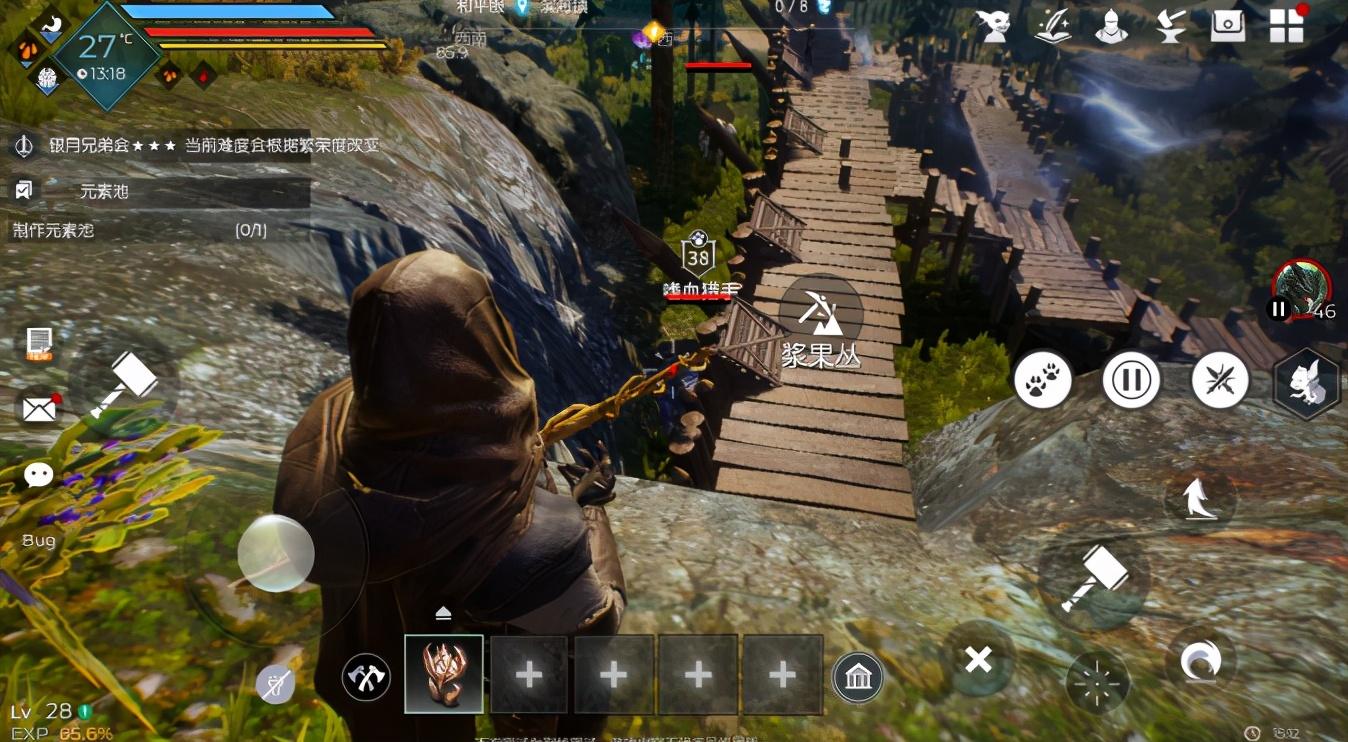Click the crossed swords pet attack icon
The image size is (1348, 742).
1220,381
